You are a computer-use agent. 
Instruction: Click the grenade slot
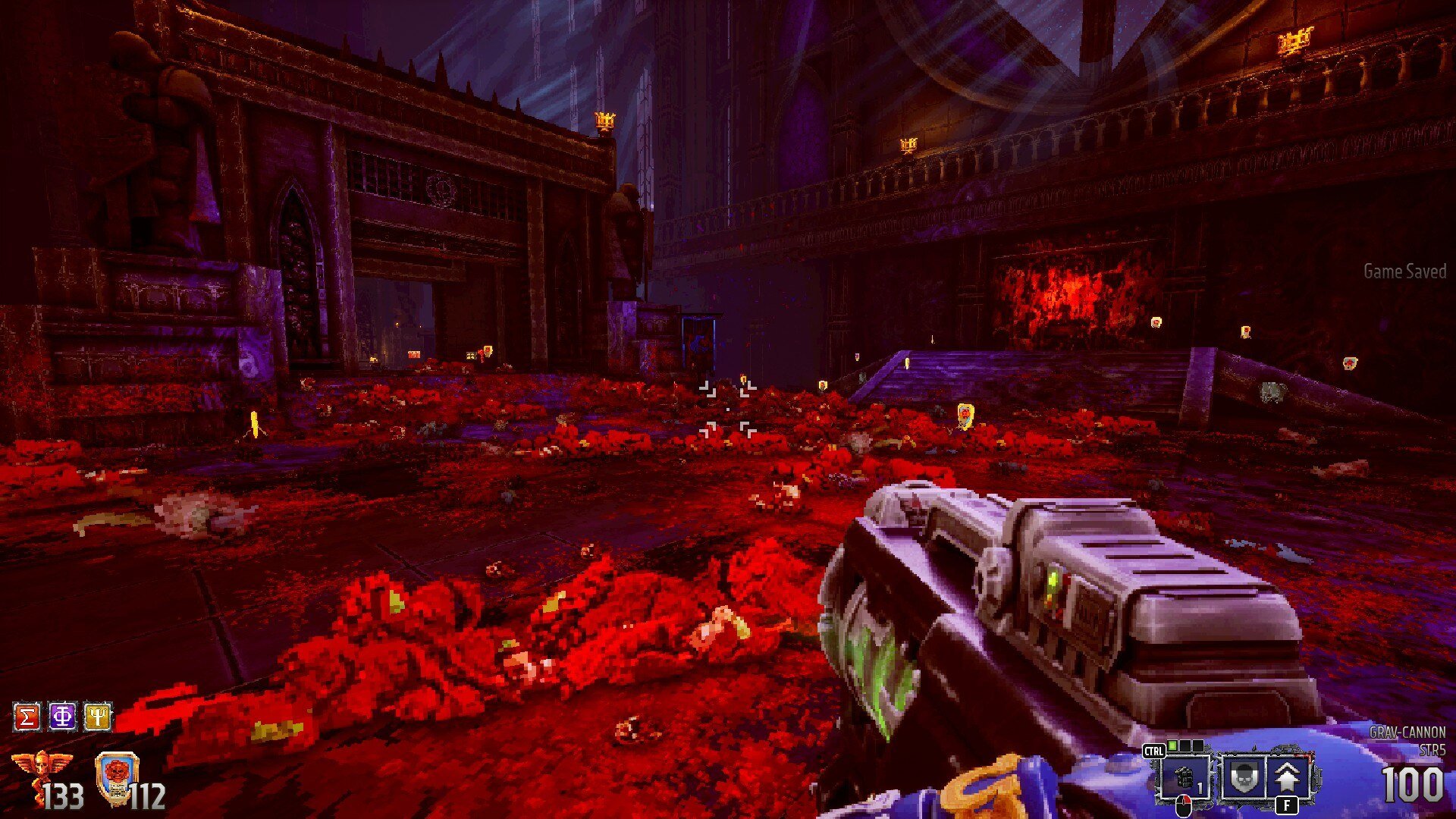tap(1185, 777)
